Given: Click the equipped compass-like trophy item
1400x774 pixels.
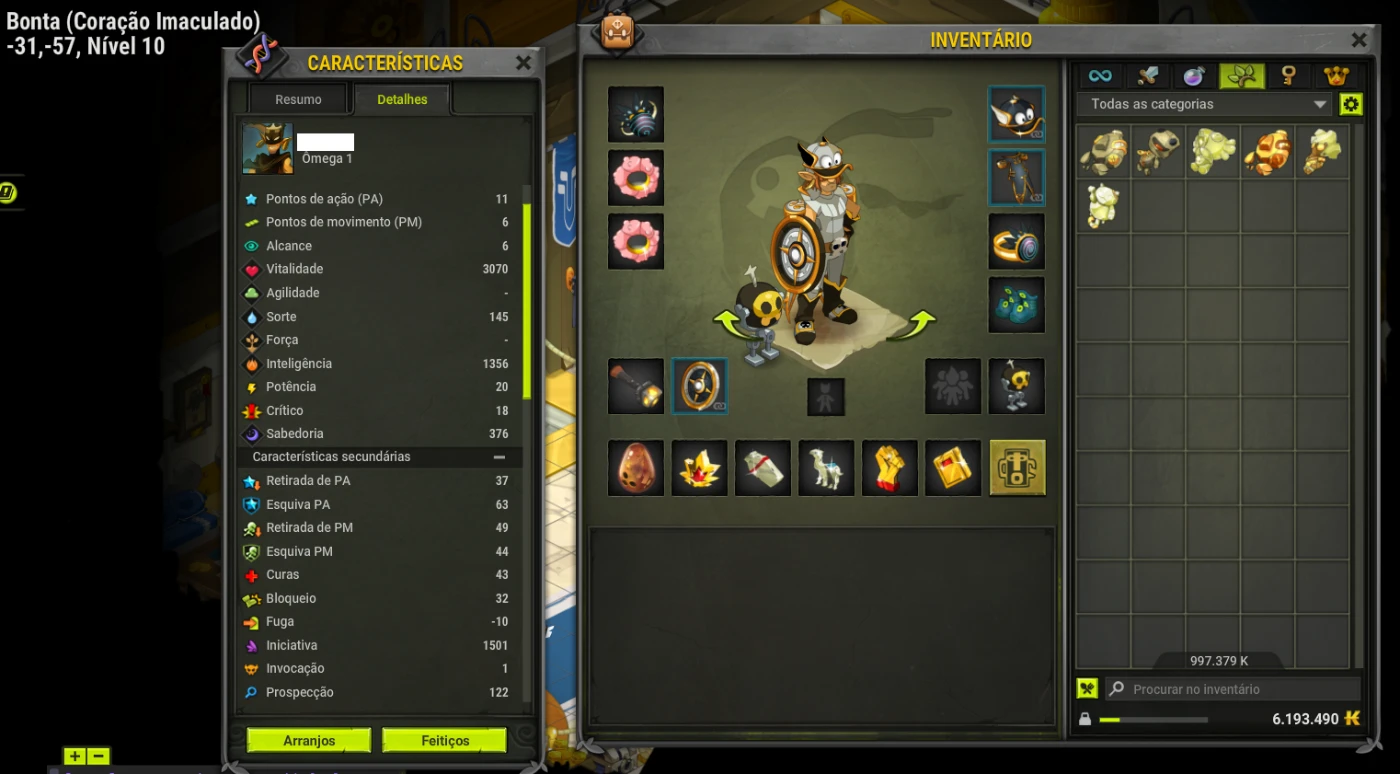Looking at the screenshot, I should (x=699, y=386).
